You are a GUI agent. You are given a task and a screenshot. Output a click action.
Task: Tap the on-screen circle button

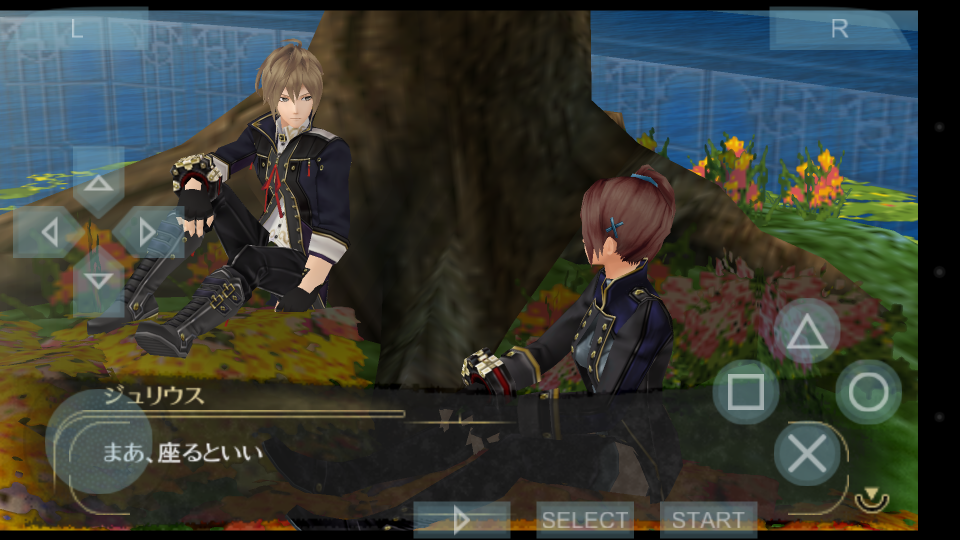pos(868,392)
